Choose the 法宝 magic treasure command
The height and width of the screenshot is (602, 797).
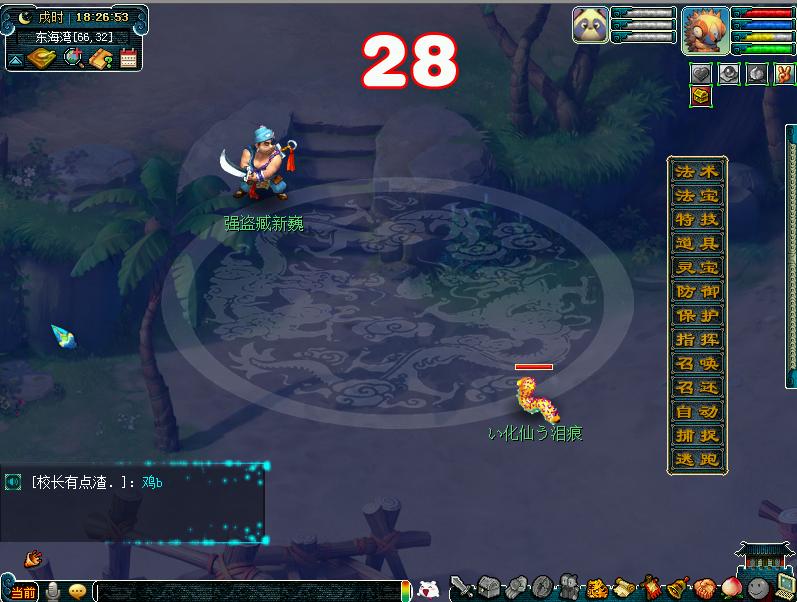697,195
